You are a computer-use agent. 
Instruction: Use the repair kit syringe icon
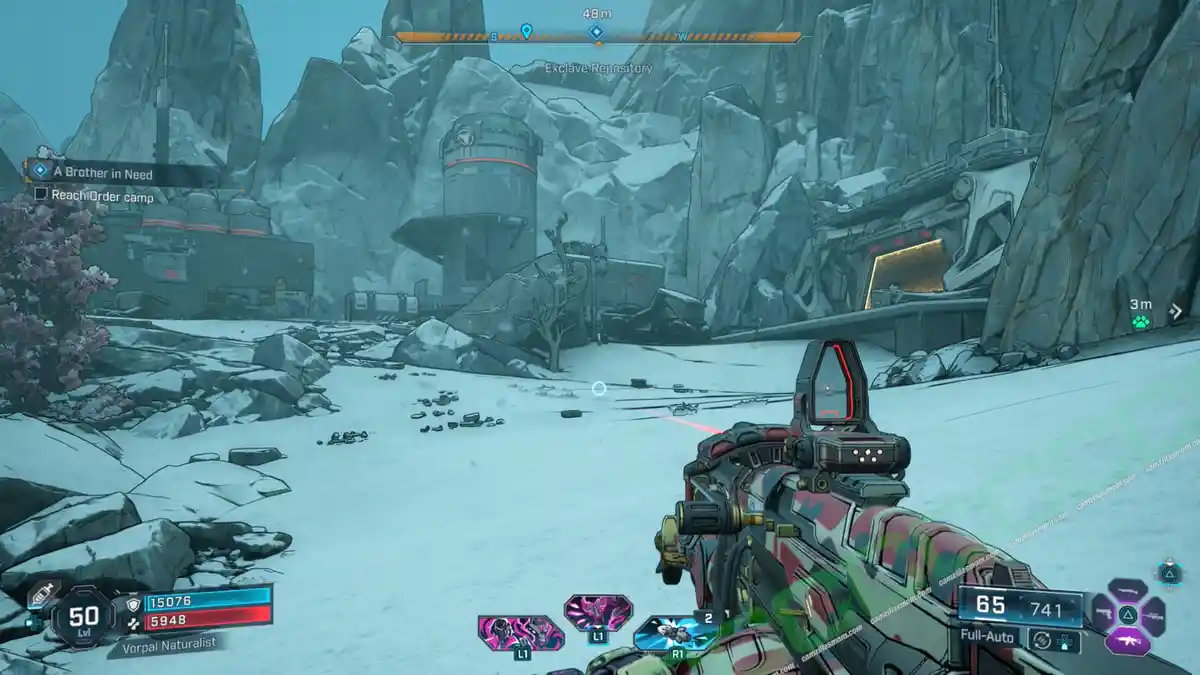(x=43, y=594)
